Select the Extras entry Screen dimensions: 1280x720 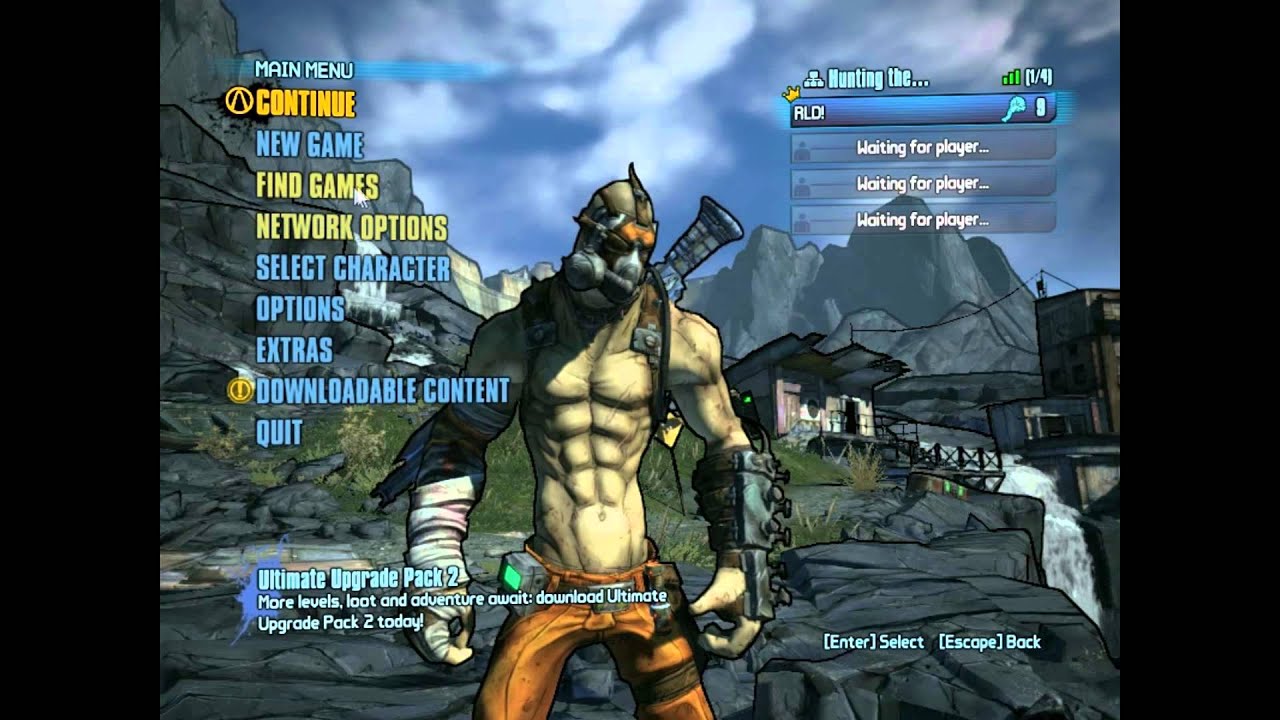coord(294,350)
